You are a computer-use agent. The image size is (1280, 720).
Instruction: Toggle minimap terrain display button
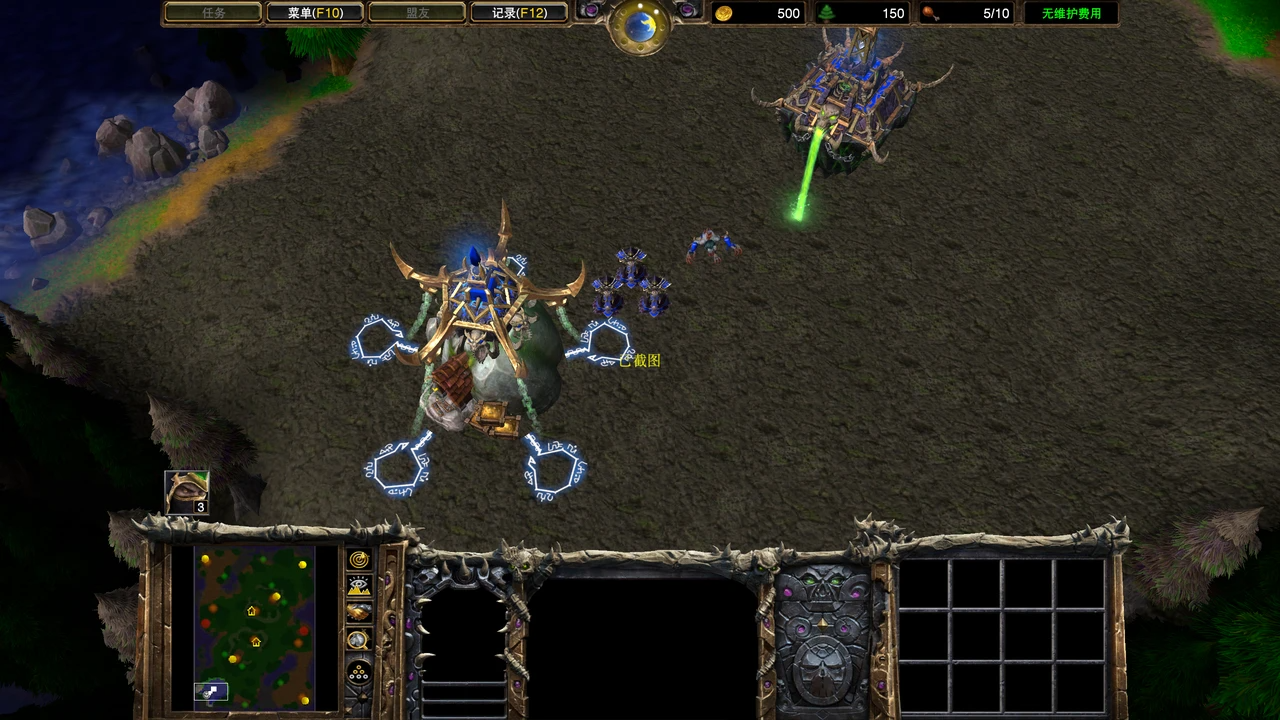[358, 586]
